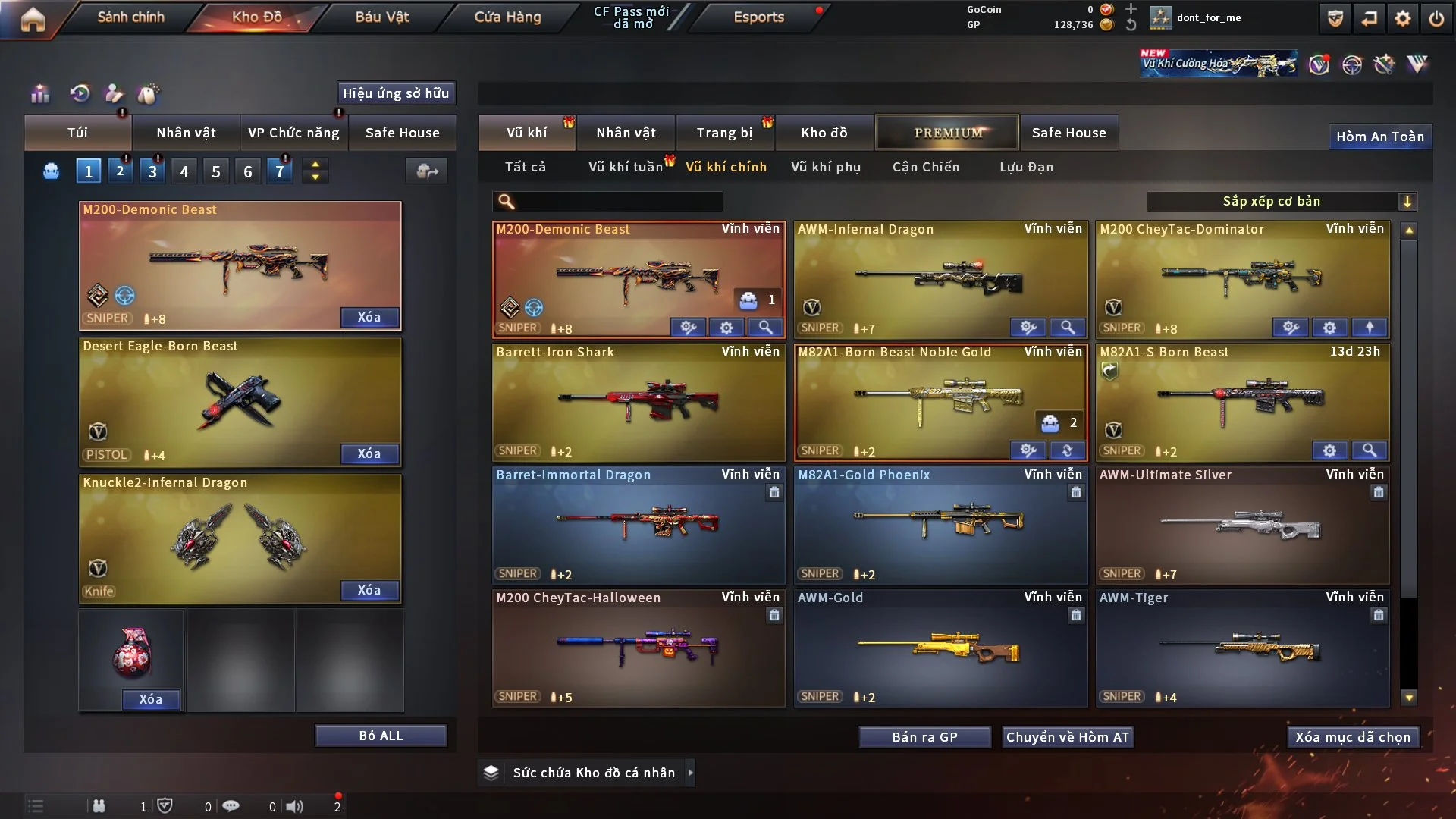This screenshot has height=819, width=1456.
Task: Open settings with the gear icon
Action: coord(1403,18)
